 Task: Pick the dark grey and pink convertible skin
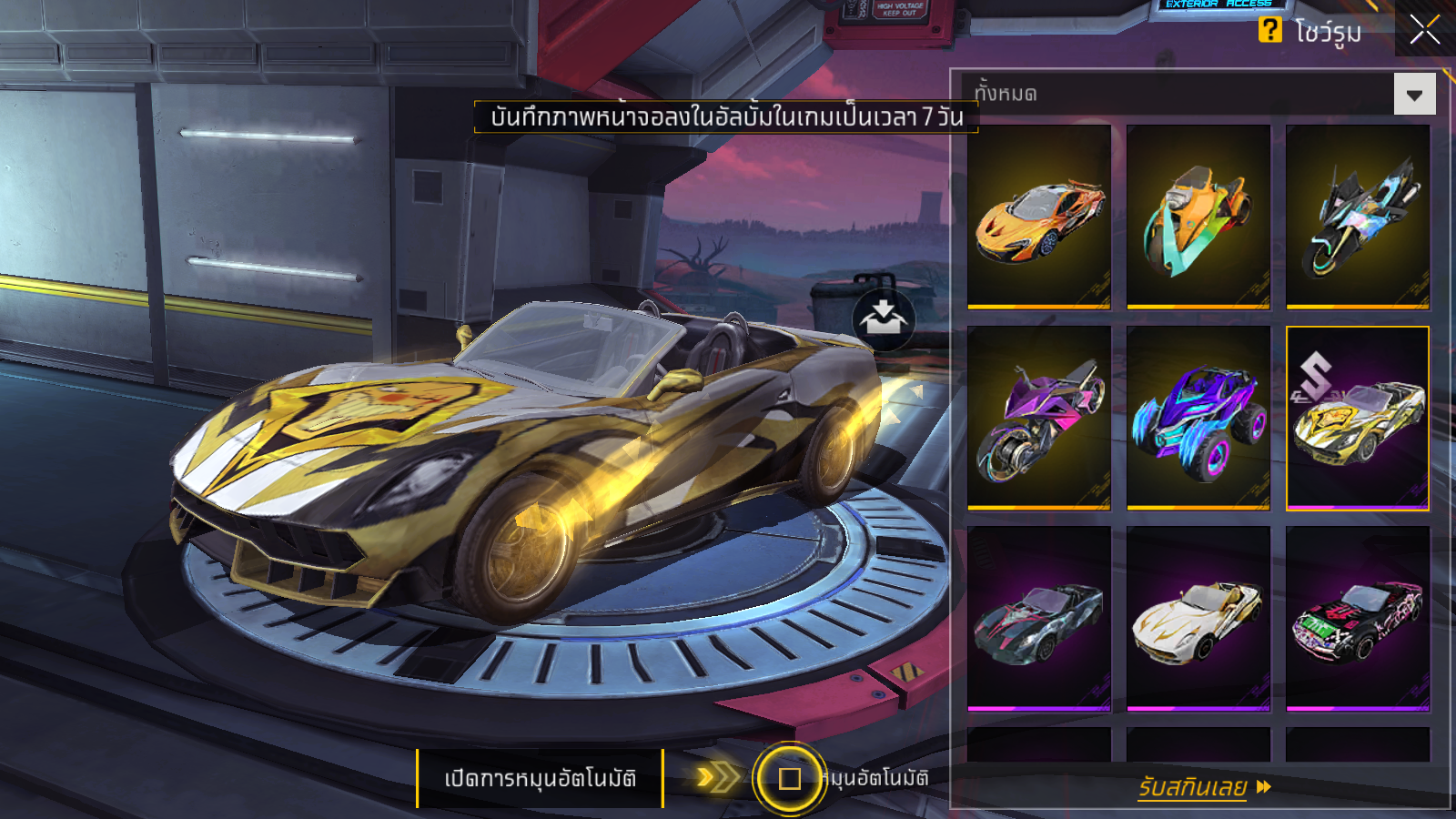click(x=1039, y=618)
